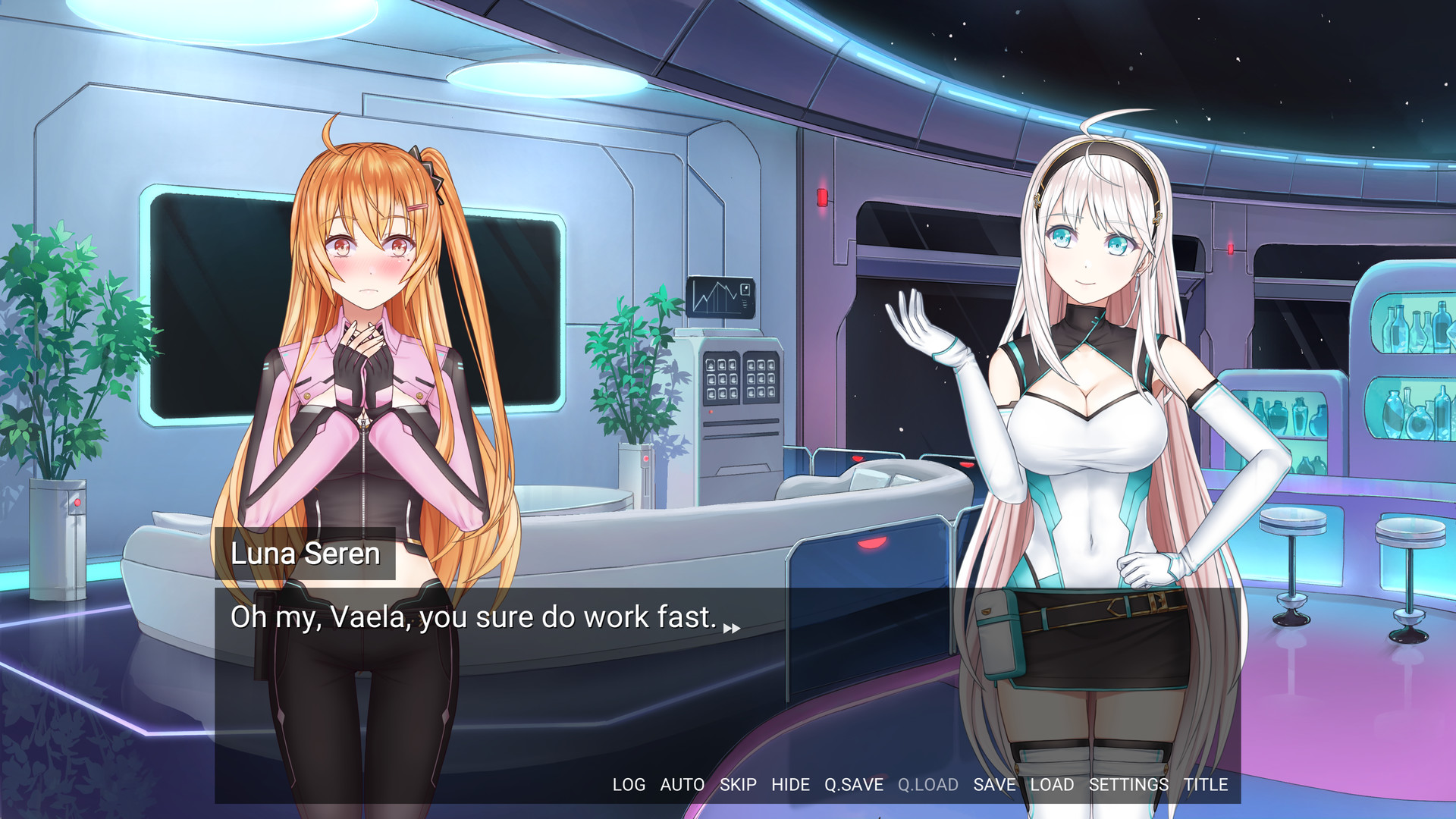The image size is (1456, 819).
Task: Click the red alert light on the door
Action: (x=824, y=197)
